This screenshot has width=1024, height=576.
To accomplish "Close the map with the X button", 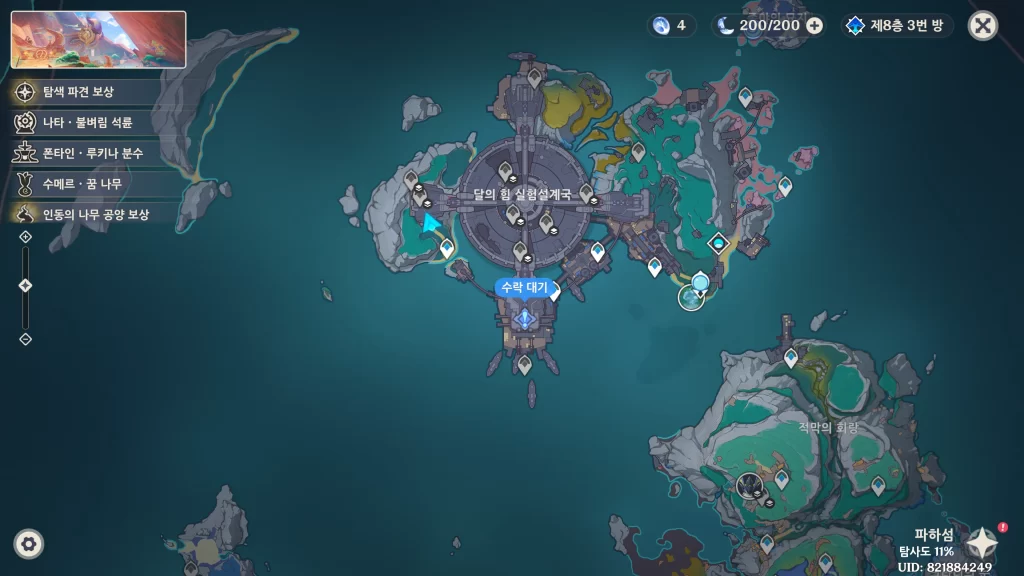I will [983, 26].
